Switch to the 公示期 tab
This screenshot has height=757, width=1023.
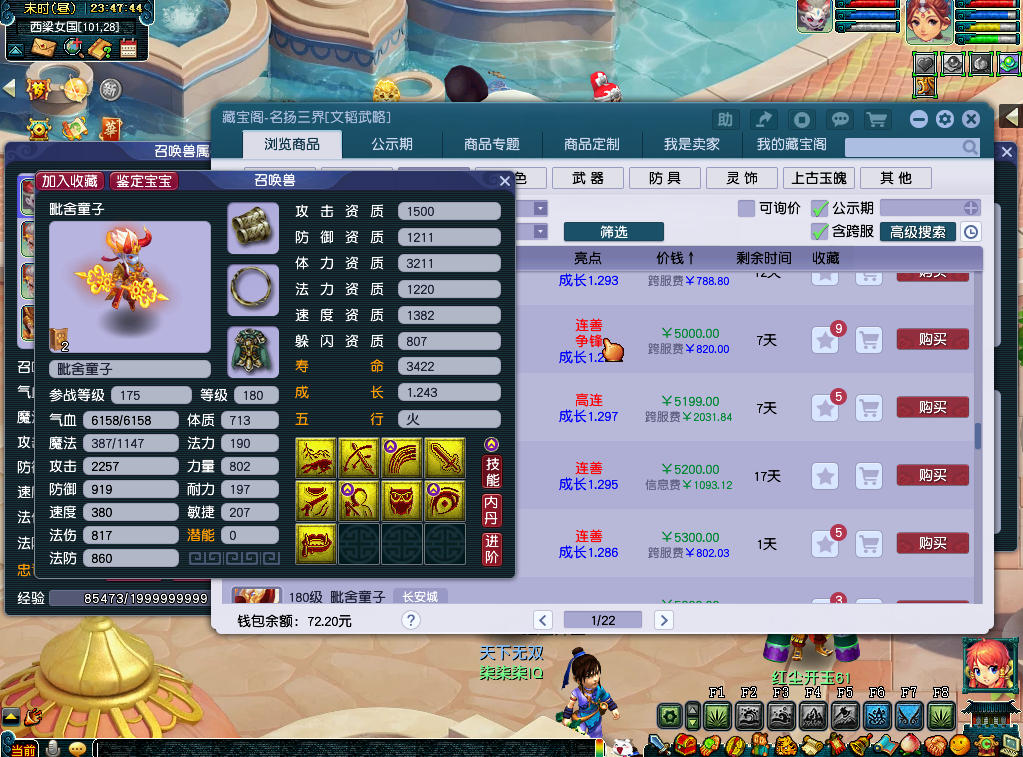pos(392,144)
